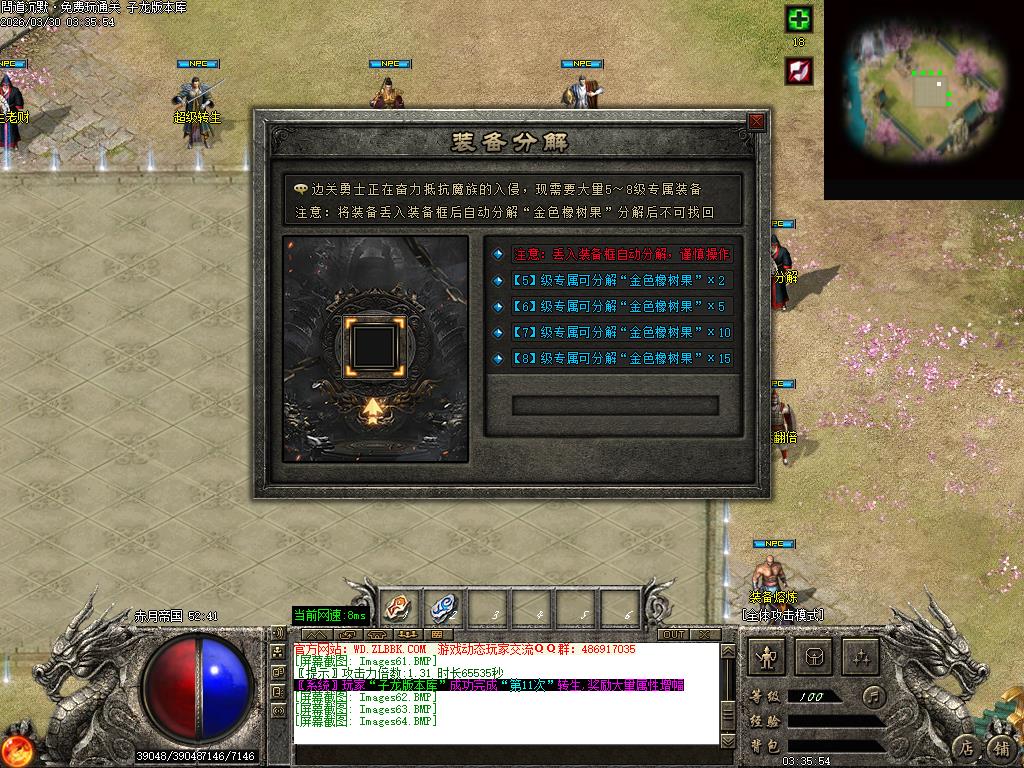This screenshot has width=1024, height=768.
Task: Close the 装备分解 window
Action: (756, 122)
